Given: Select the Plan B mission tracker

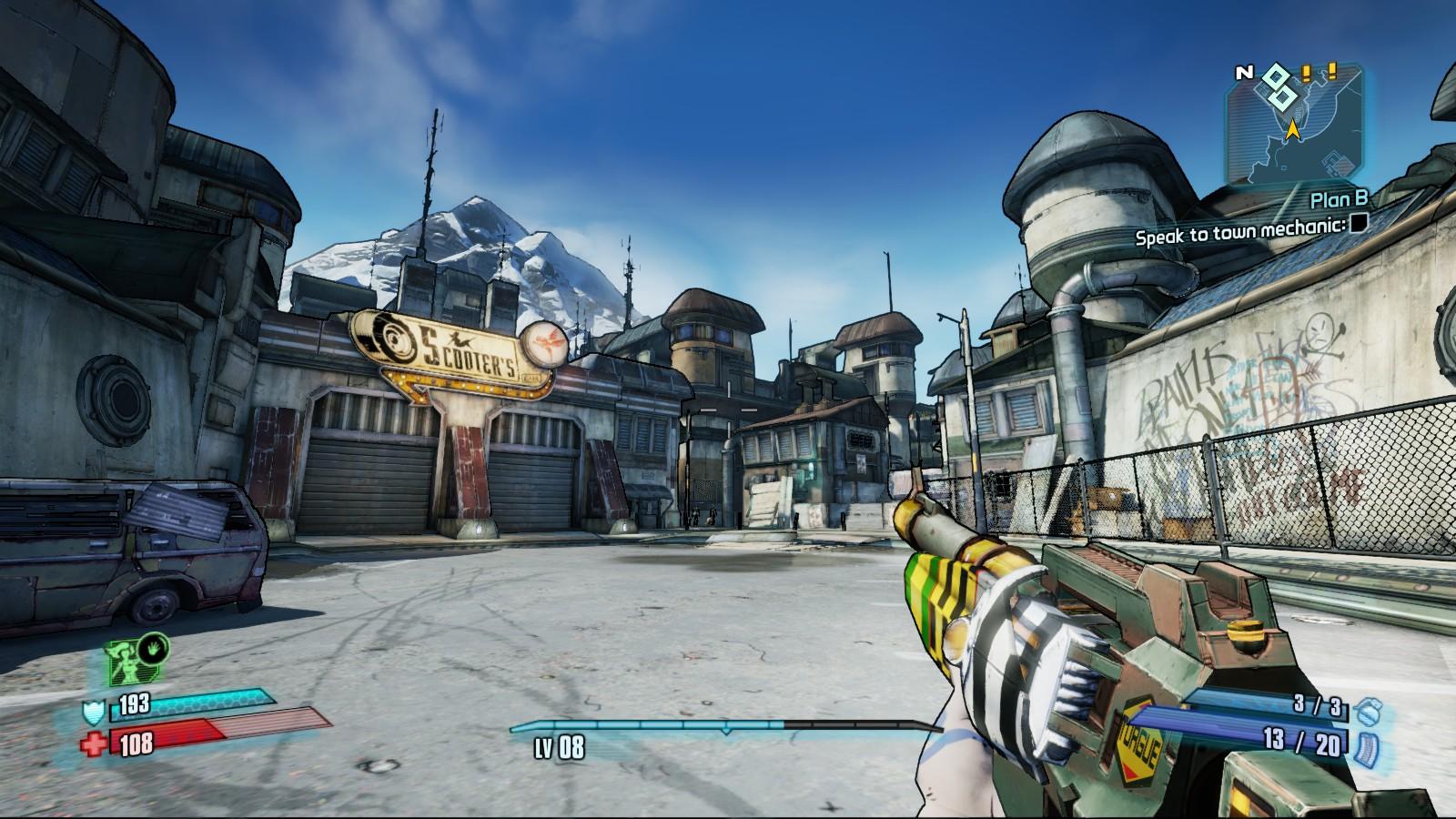Looking at the screenshot, I should pyautogui.click(x=1339, y=199).
